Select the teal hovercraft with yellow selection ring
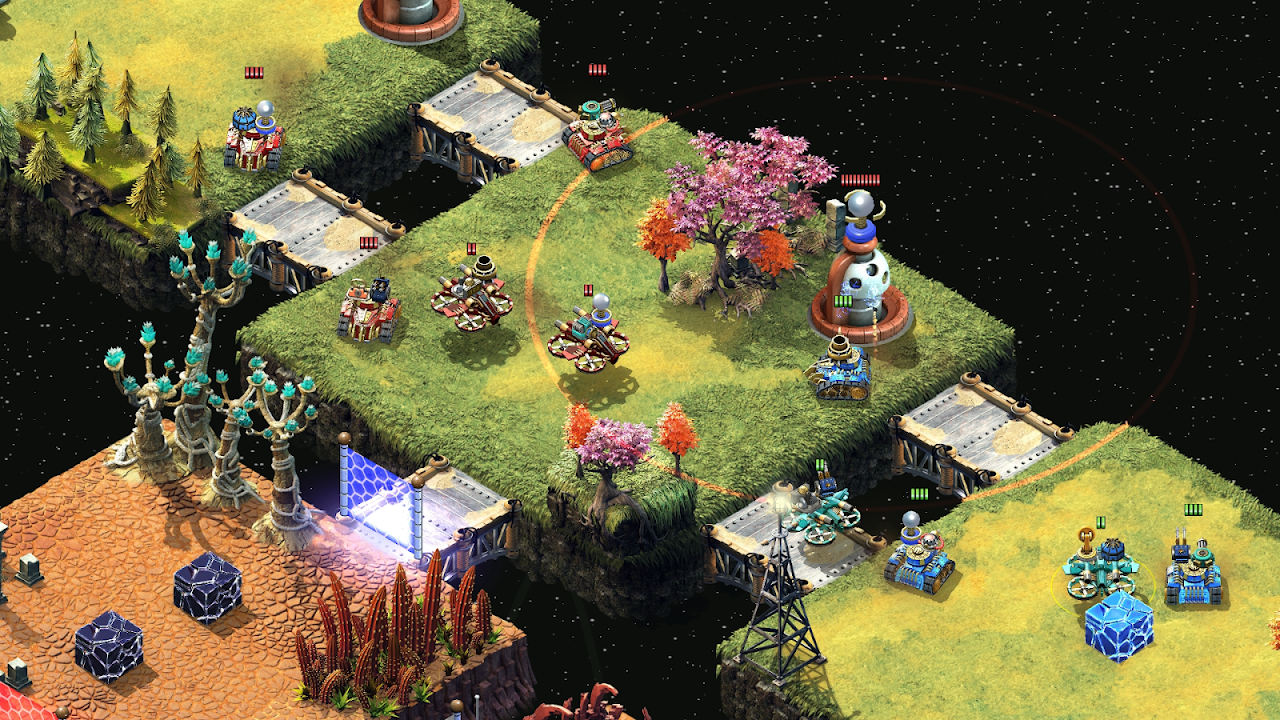 pos(1100,566)
